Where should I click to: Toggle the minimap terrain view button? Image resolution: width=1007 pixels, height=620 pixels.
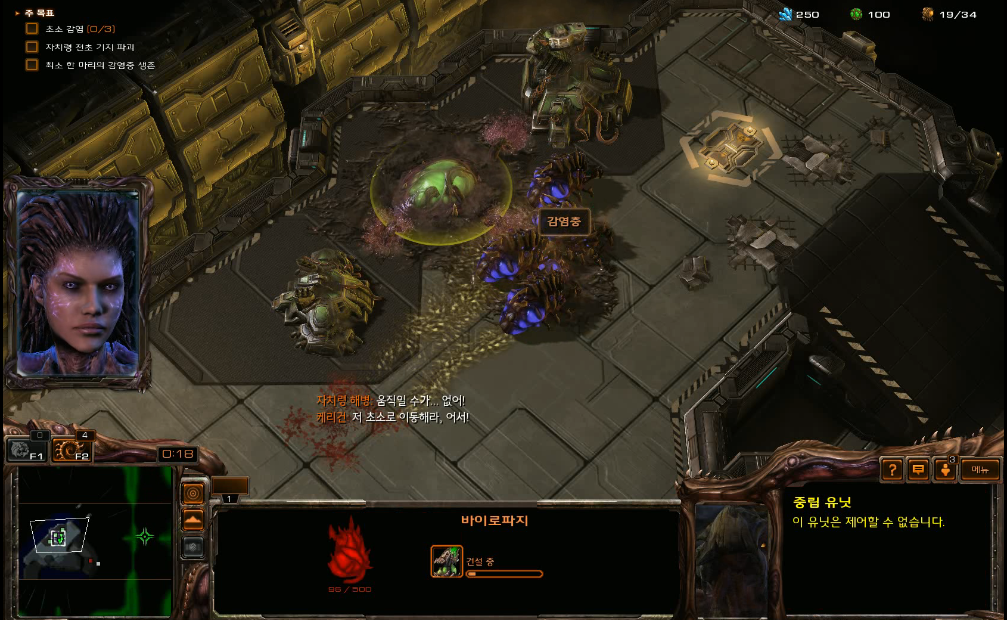[x=193, y=520]
